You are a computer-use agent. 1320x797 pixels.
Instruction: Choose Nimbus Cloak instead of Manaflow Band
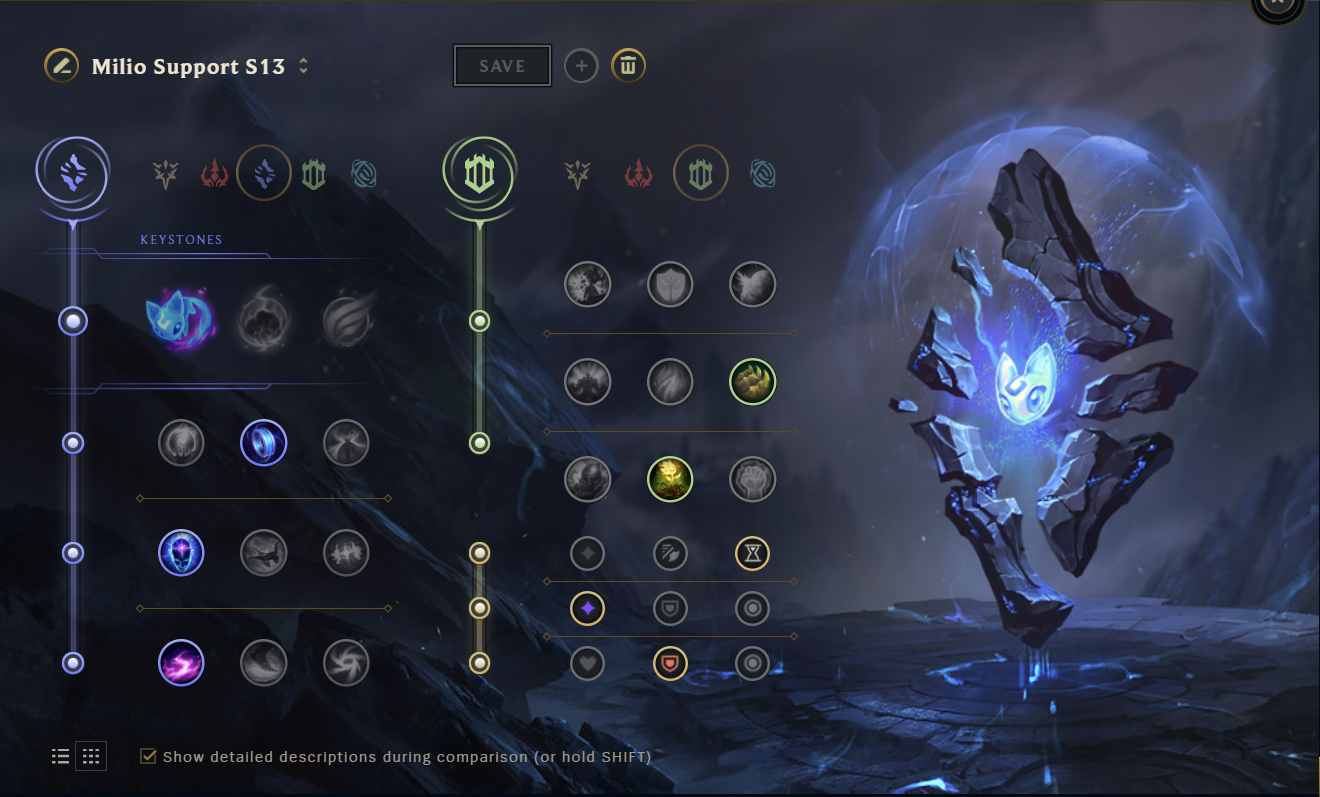coord(346,442)
